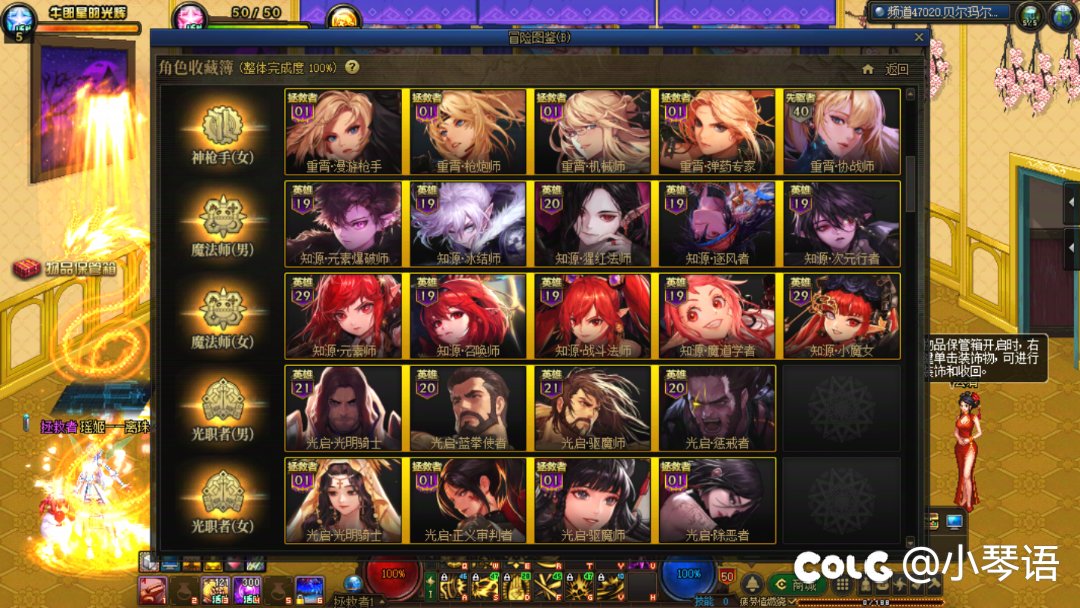Open the question mark help icon
This screenshot has height=608, width=1080.
coord(352,68)
